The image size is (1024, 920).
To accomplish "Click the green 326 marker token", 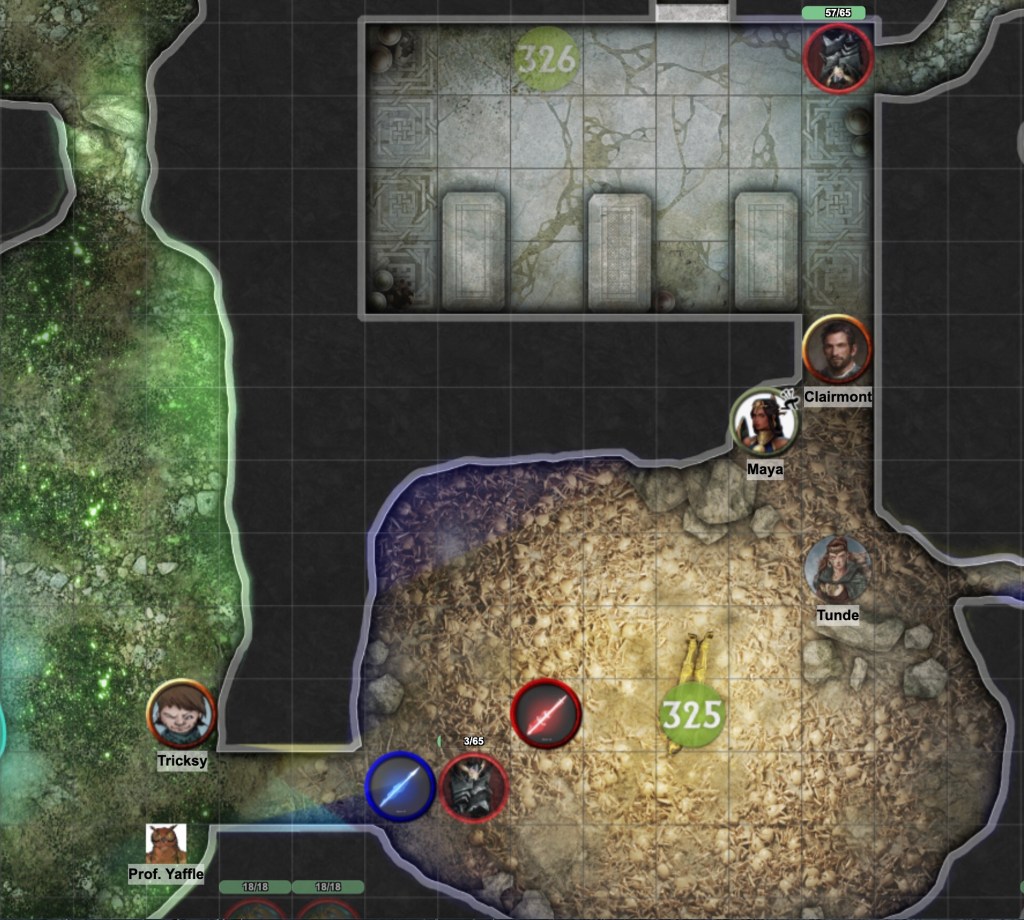I will point(547,58).
